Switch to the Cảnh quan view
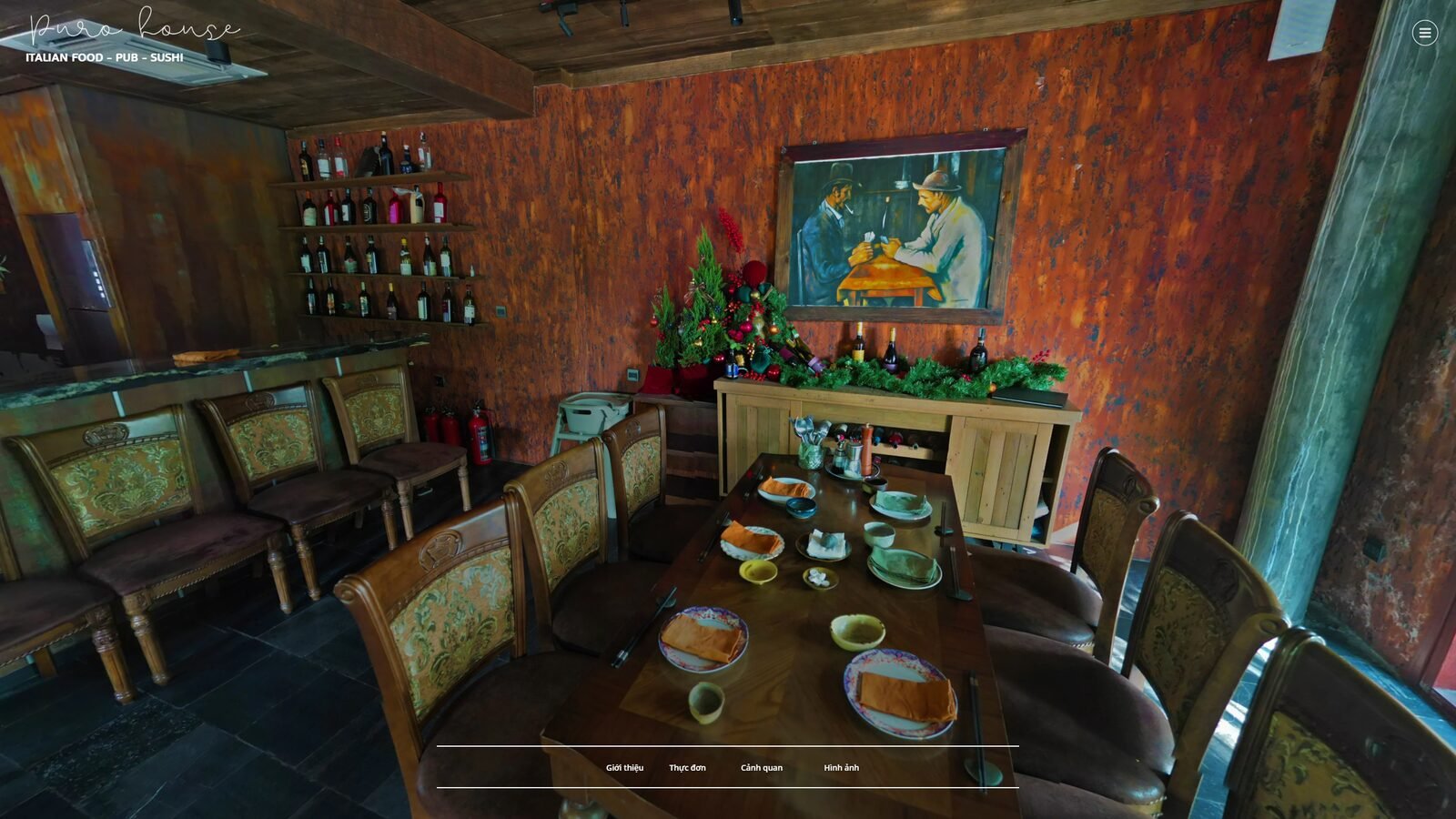This screenshot has width=1456, height=819. point(761,768)
